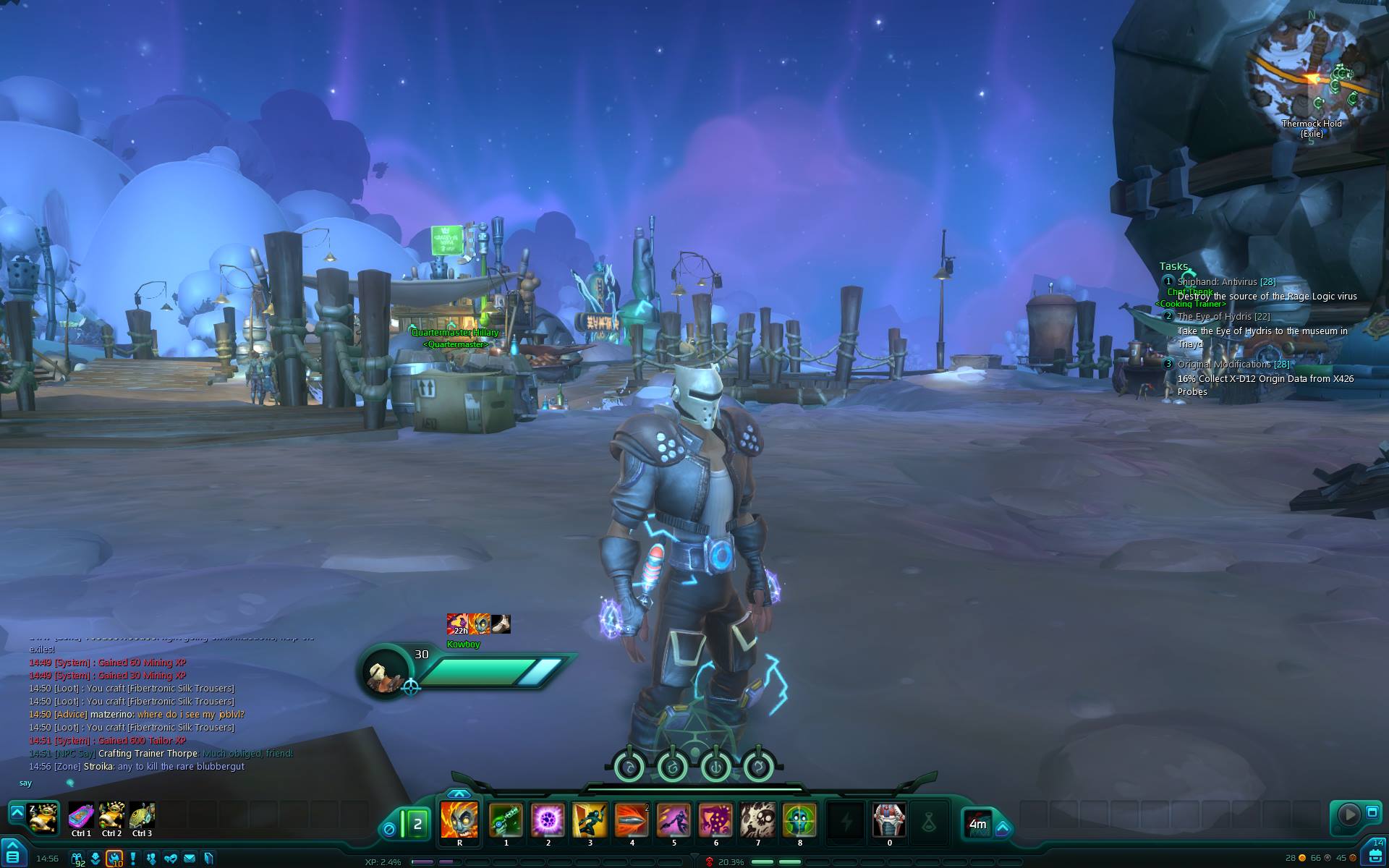1389x868 pixels.
Task: Open the inventory bag button showing 14
Action: coord(1375,854)
